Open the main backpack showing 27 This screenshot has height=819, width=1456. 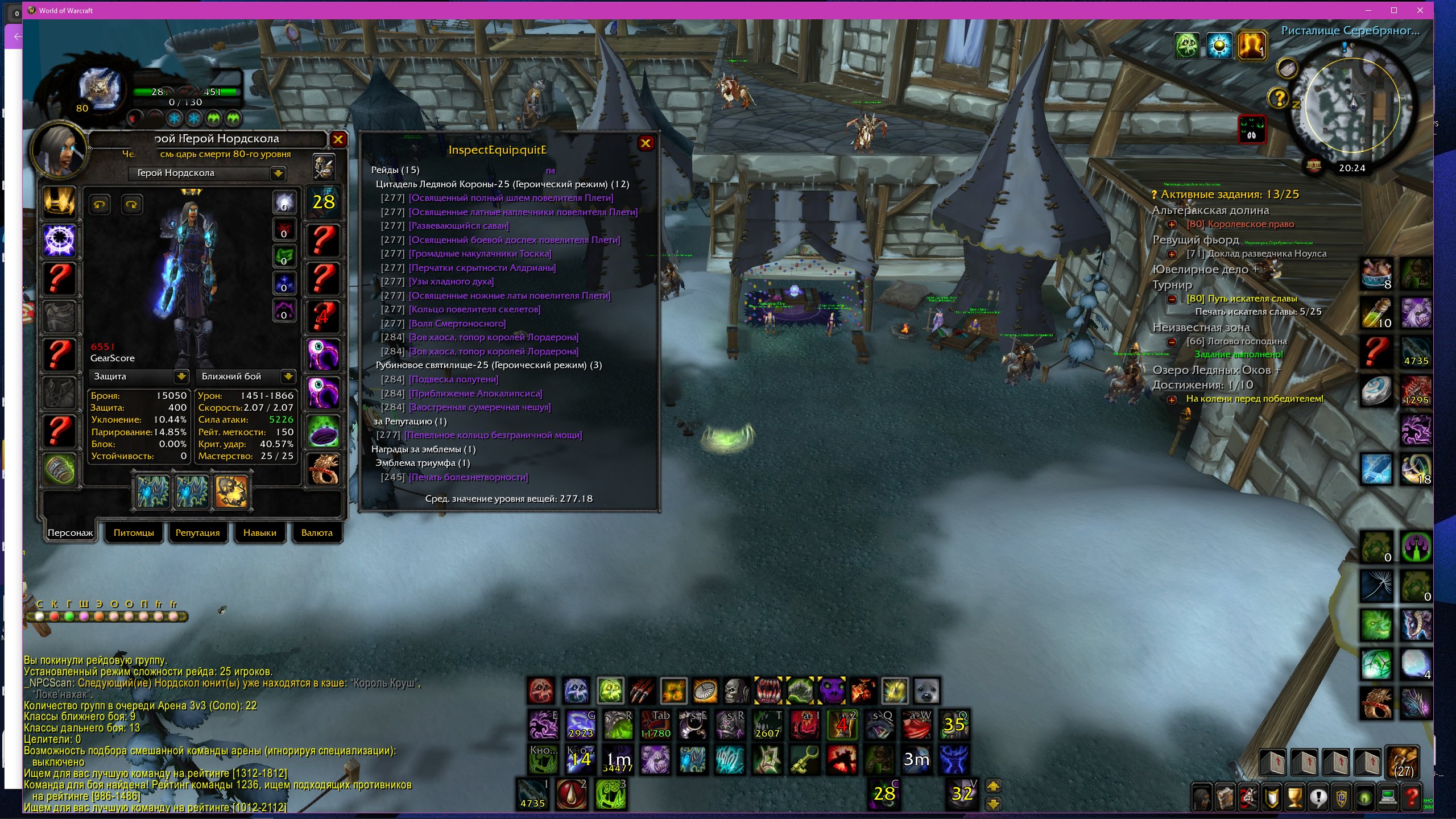(1403, 762)
